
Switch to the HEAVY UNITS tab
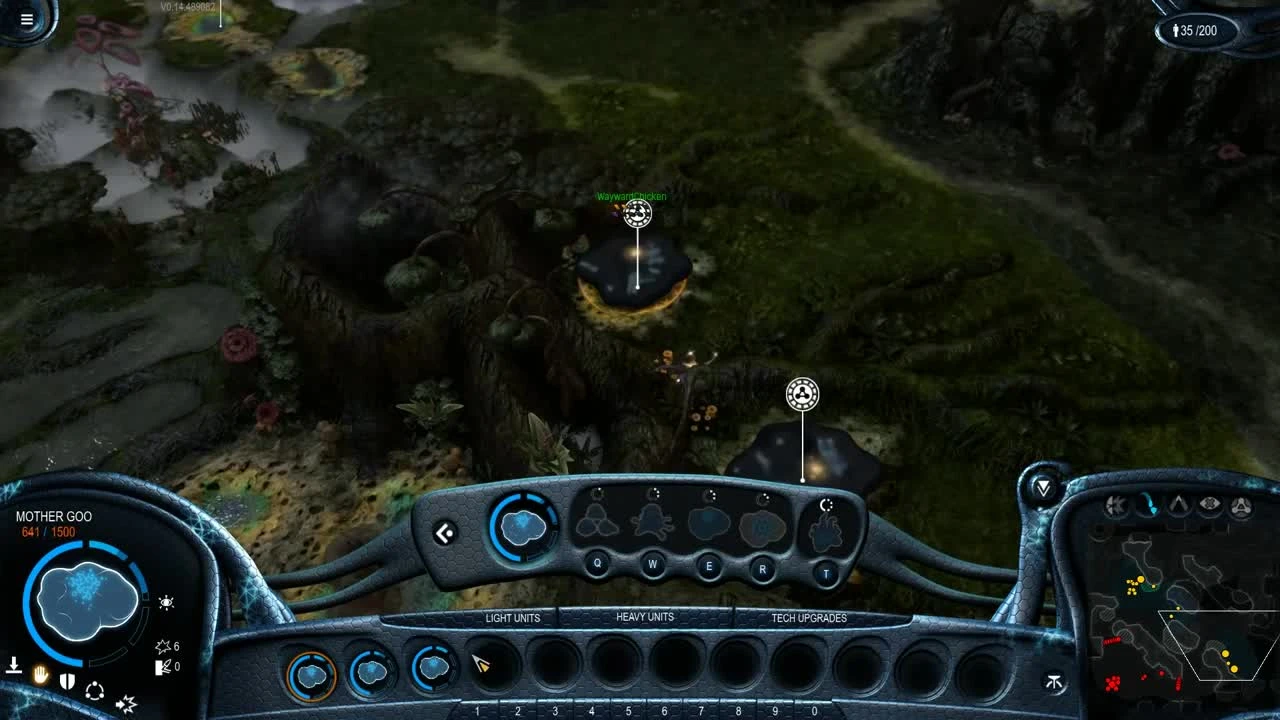[x=646, y=617]
